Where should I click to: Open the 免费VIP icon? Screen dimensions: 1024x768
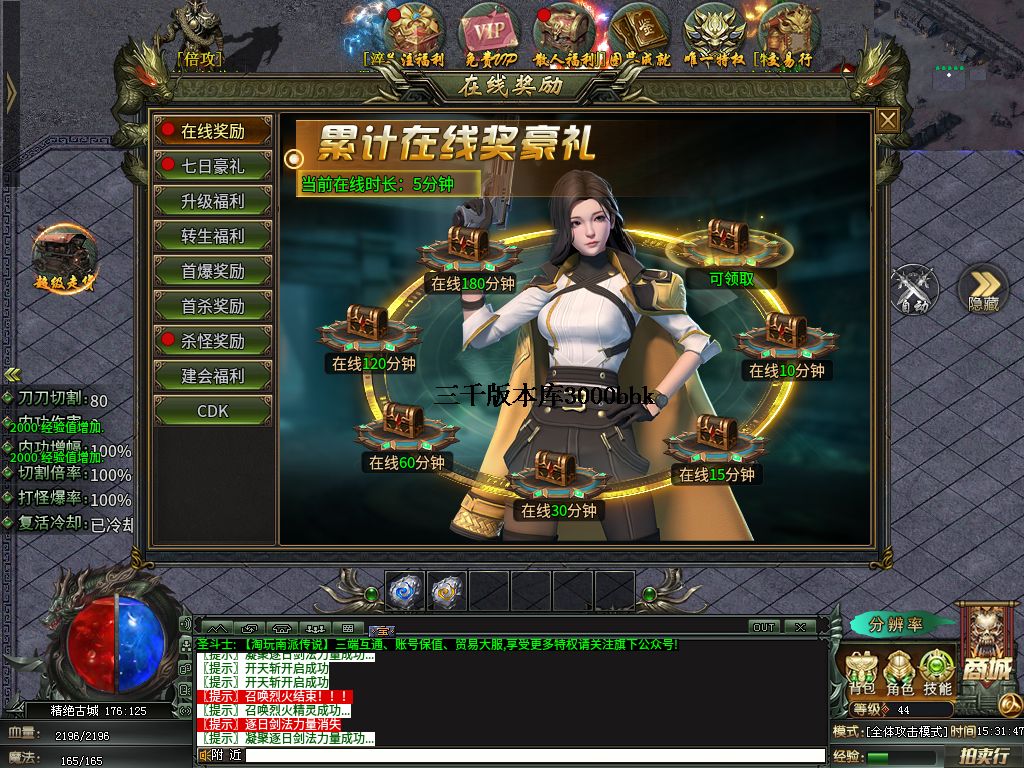[x=489, y=35]
